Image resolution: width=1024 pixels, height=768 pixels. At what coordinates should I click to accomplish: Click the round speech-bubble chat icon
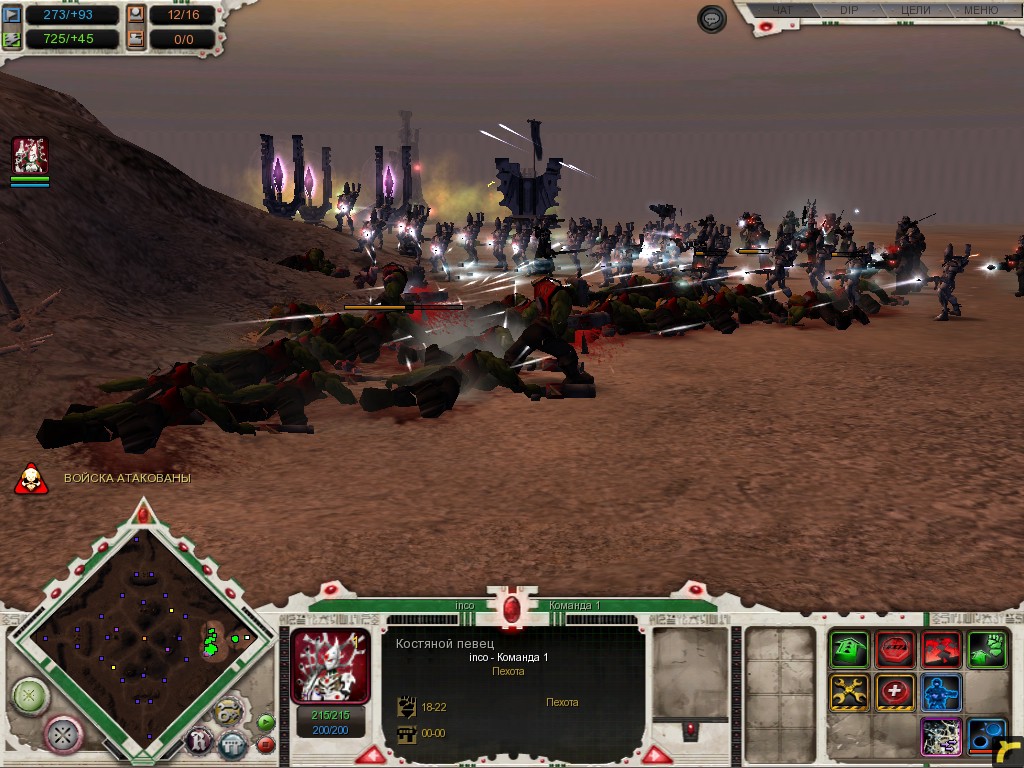point(712,19)
